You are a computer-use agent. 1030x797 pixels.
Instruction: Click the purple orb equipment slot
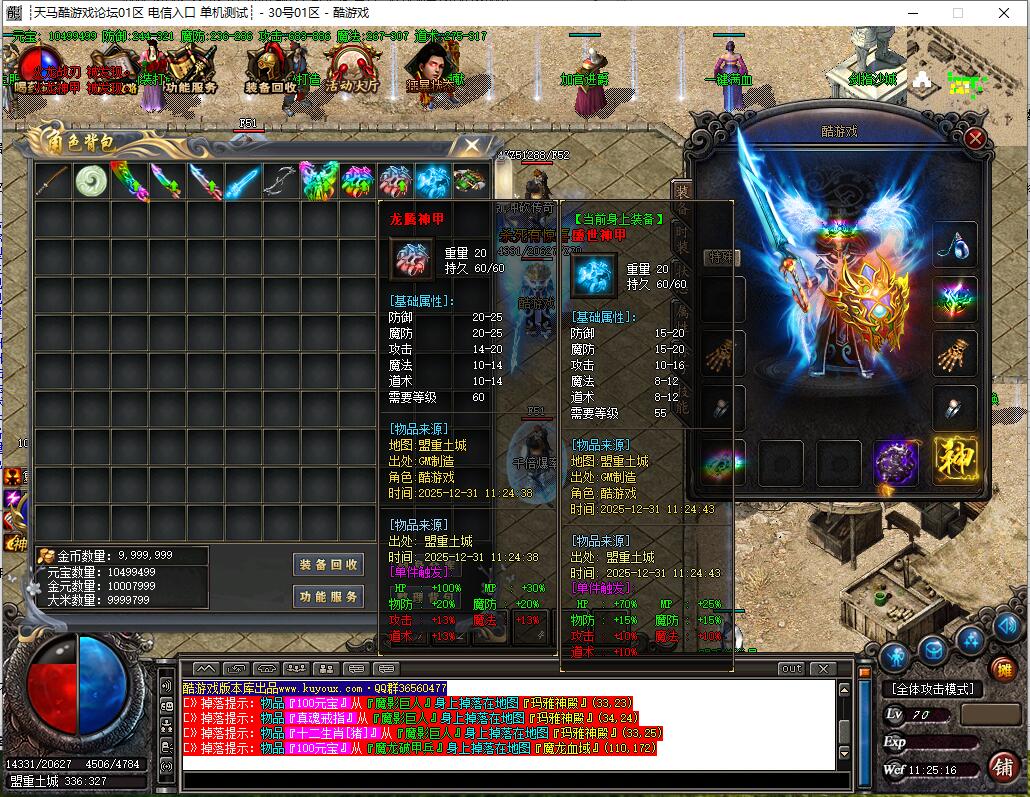[x=896, y=462]
